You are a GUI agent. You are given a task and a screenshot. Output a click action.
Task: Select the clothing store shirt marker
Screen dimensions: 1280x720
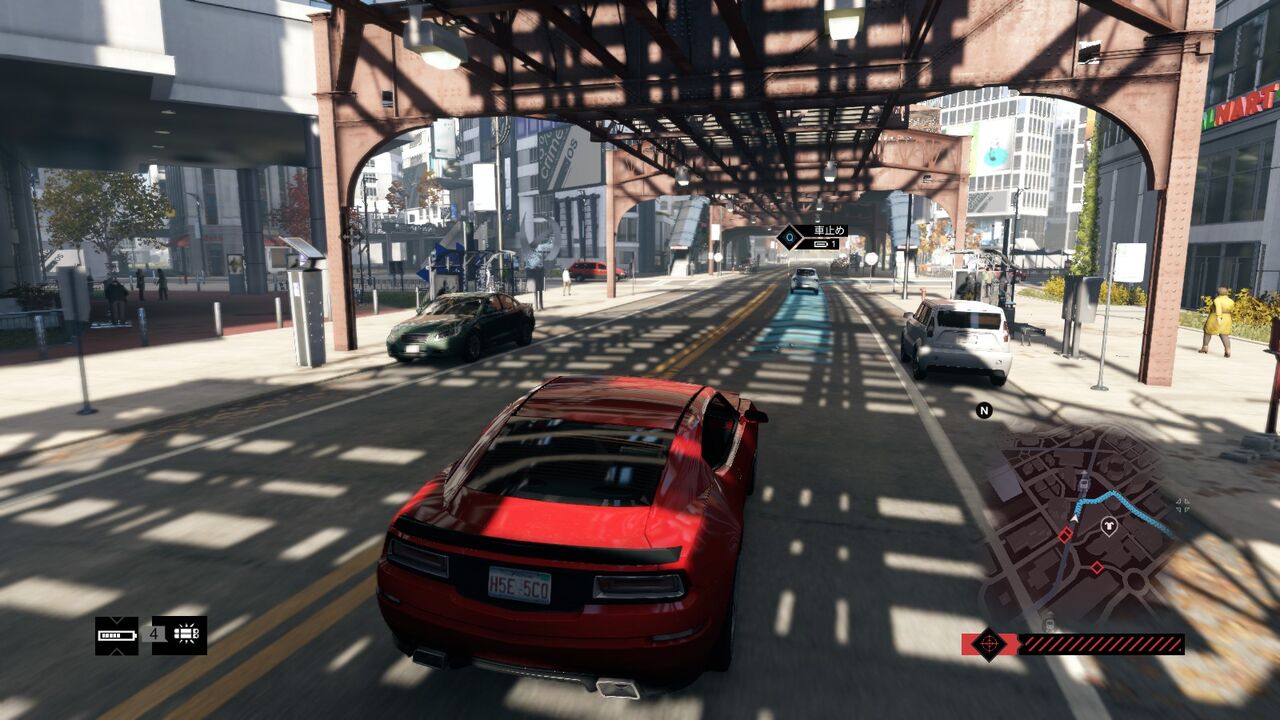1108,525
